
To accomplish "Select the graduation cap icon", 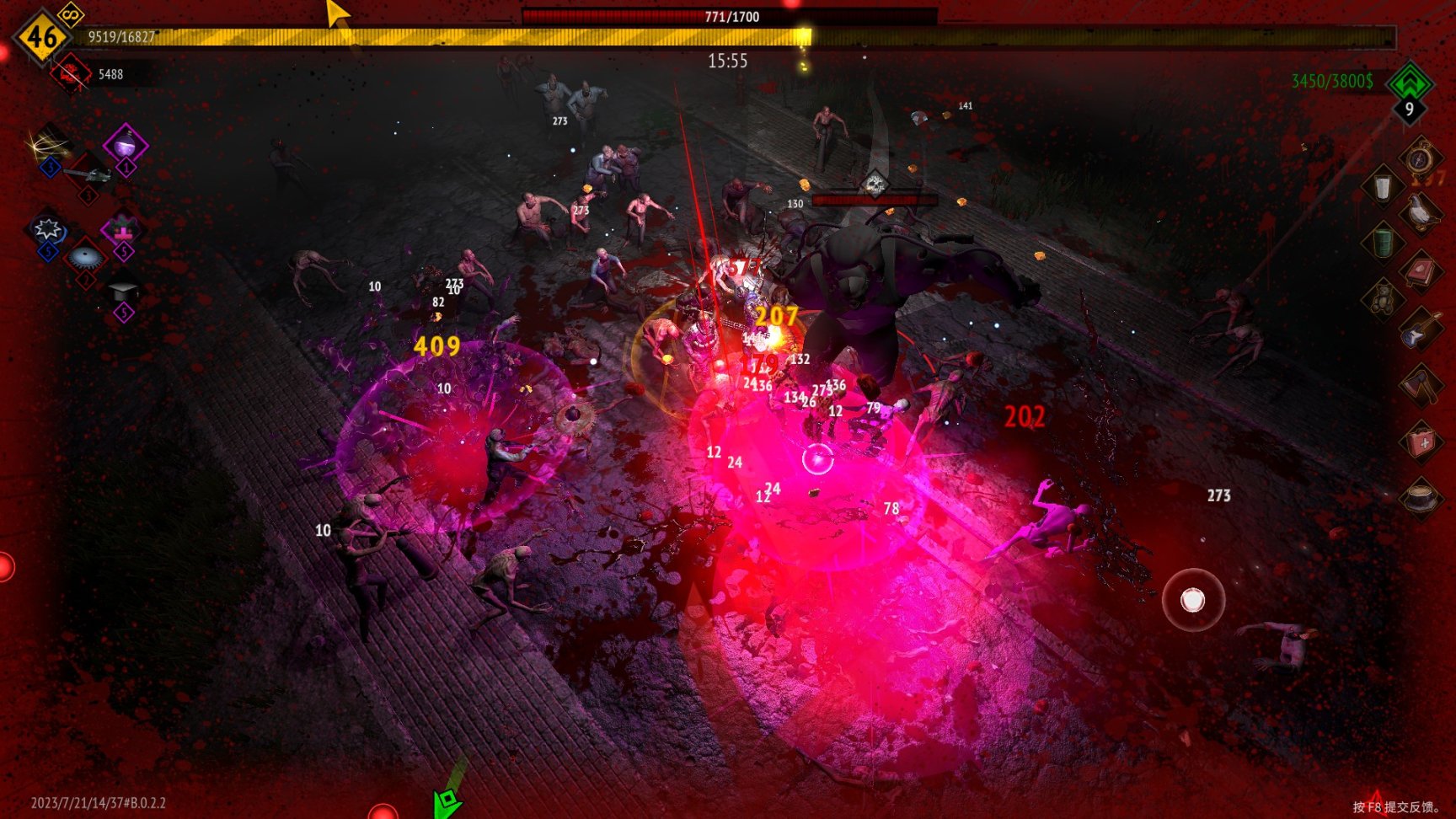I will coord(124,292).
